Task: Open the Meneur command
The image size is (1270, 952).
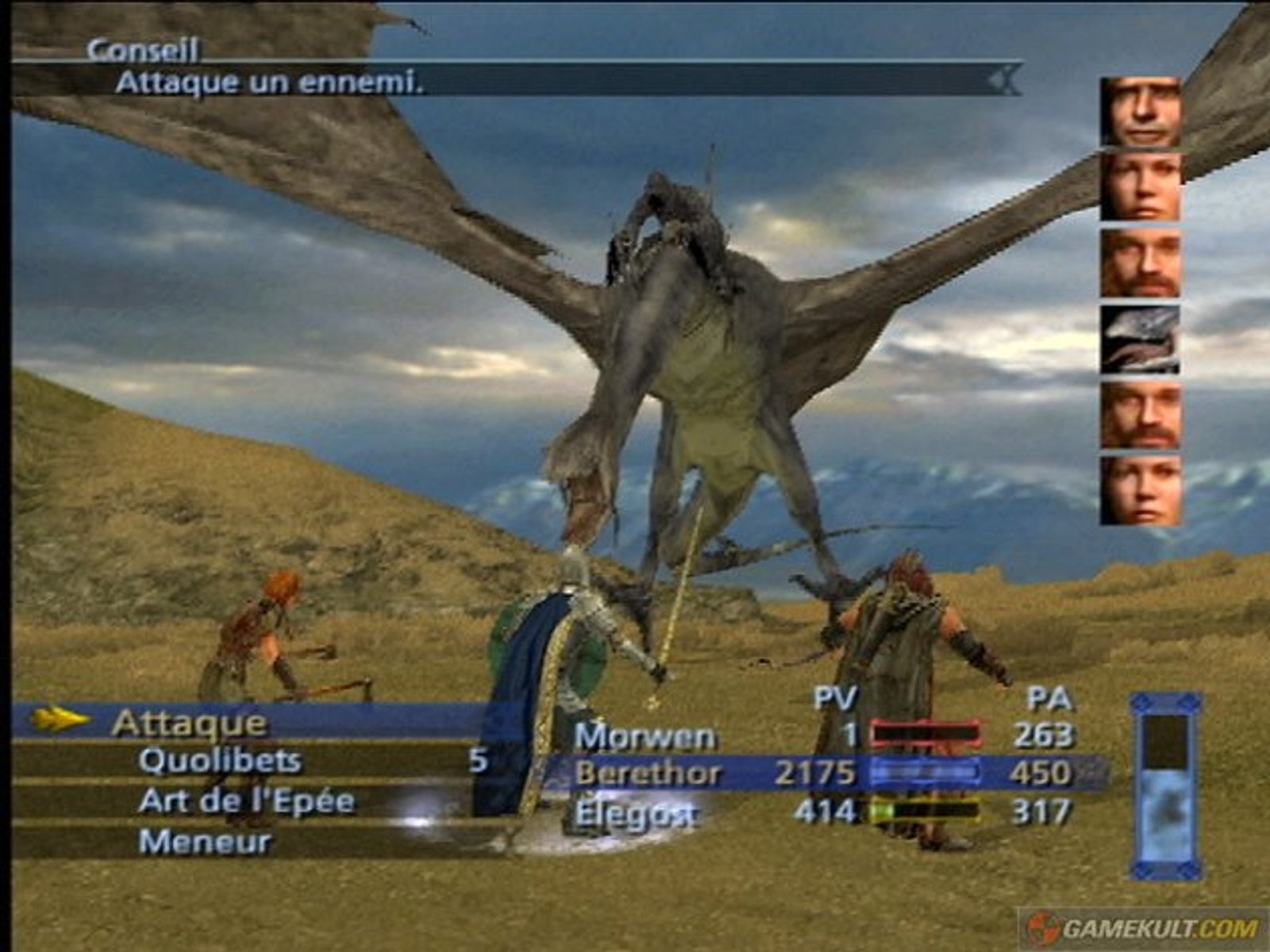Action: point(205,842)
